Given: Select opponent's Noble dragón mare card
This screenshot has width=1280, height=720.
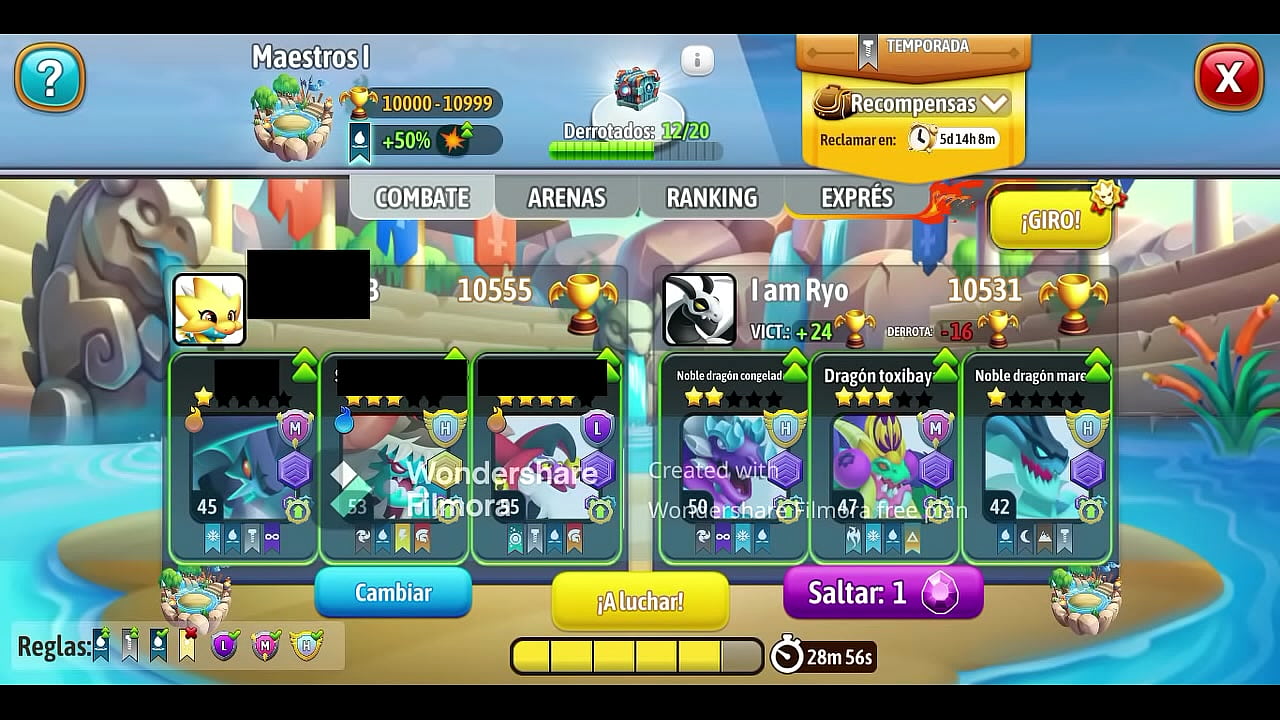Looking at the screenshot, I should [x=1037, y=457].
